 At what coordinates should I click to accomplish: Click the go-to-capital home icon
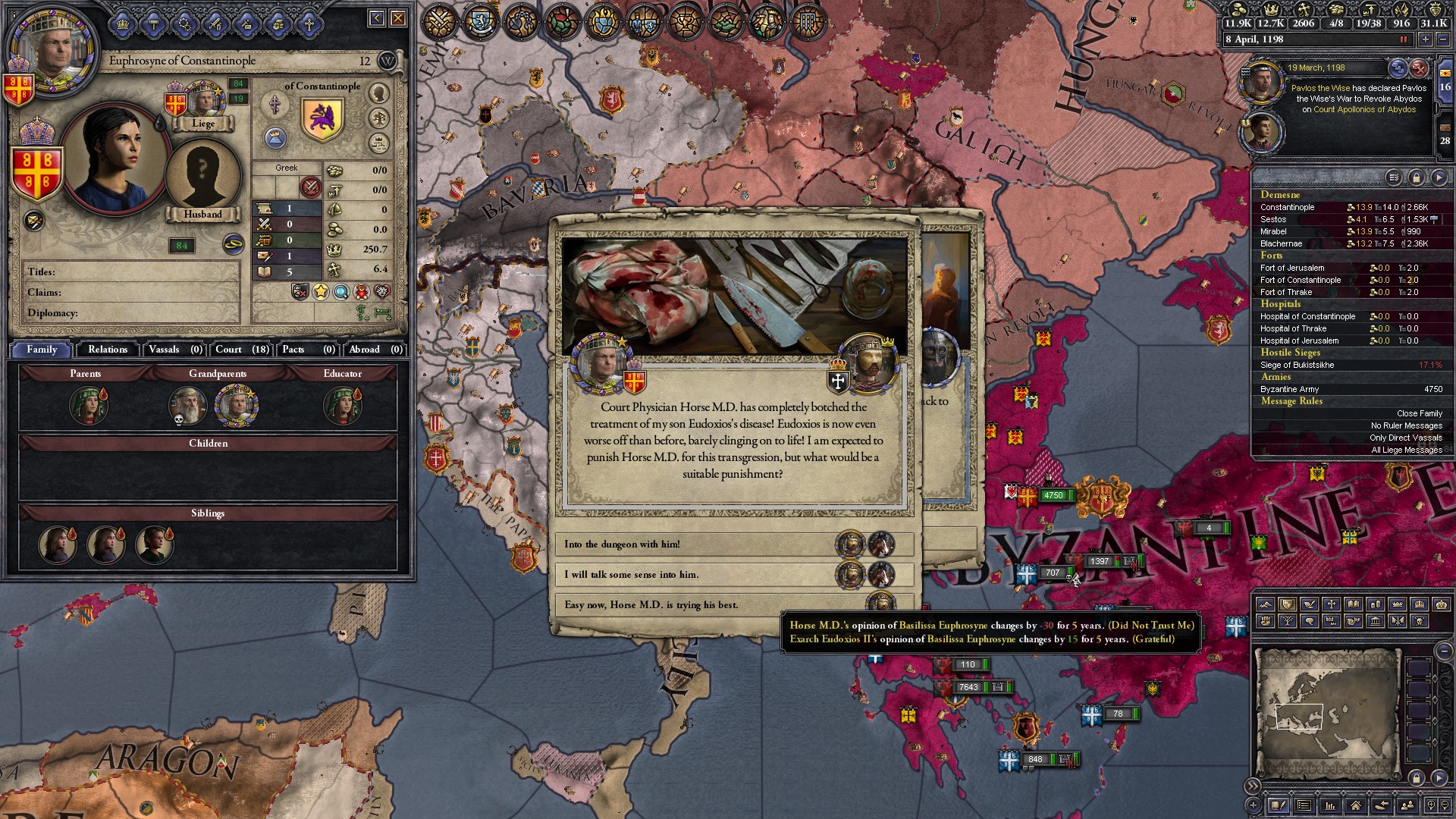1356,805
